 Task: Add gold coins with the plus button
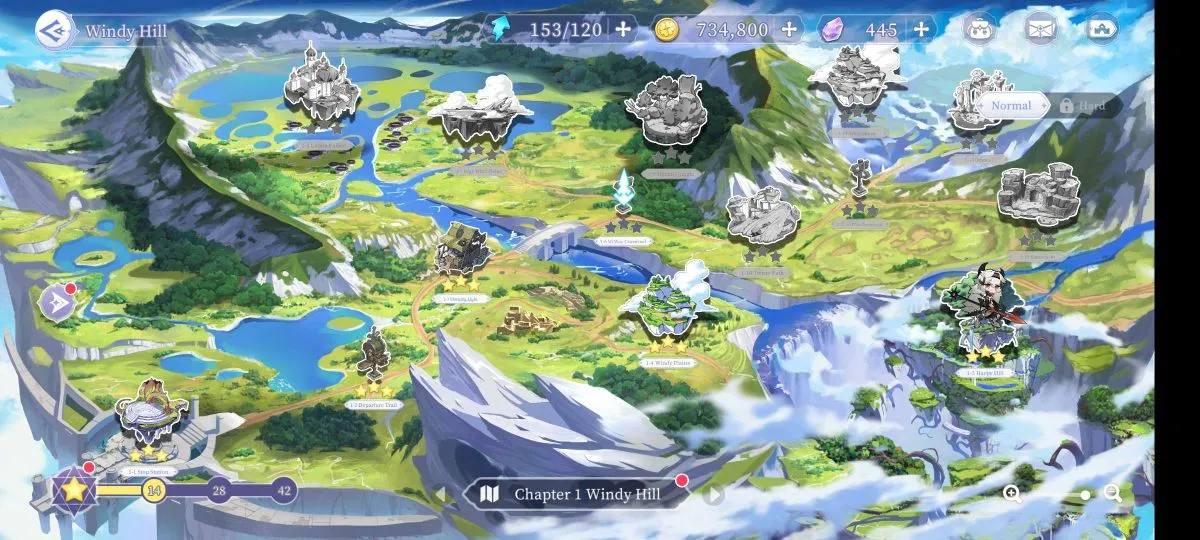pyautogui.click(x=789, y=29)
